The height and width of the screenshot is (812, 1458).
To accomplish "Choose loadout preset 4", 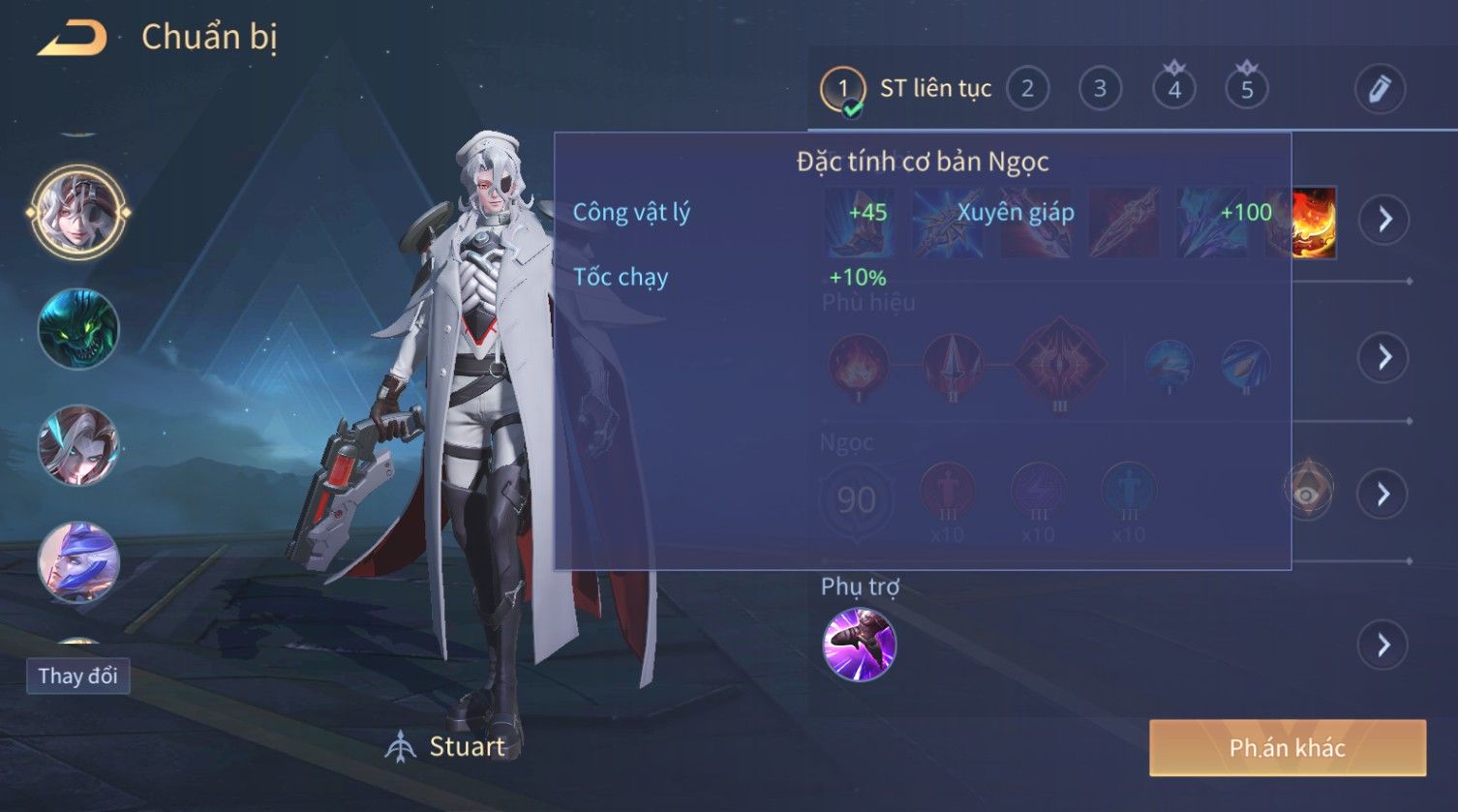I will pos(1173,89).
